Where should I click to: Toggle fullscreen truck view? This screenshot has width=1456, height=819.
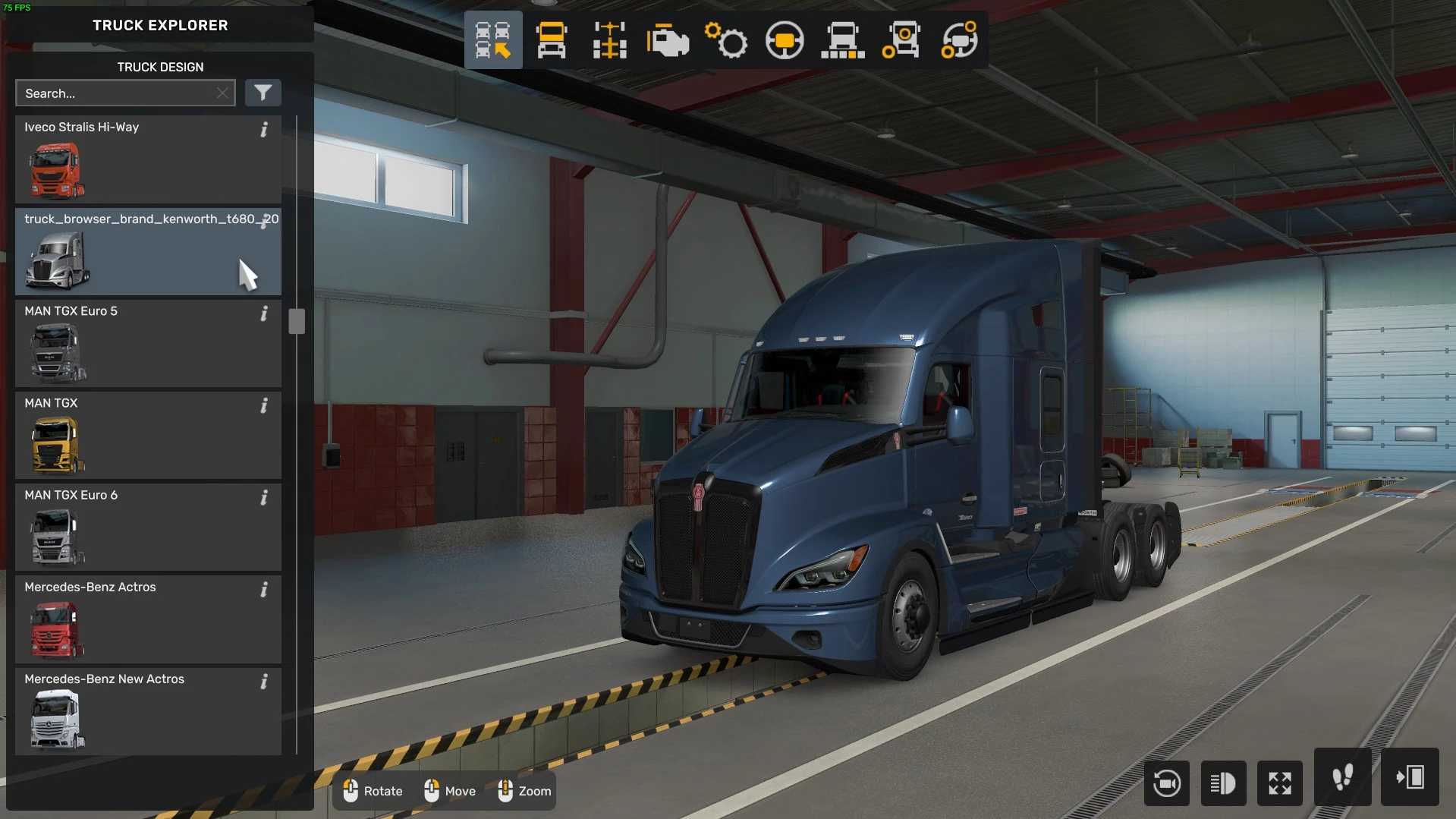pos(1280,783)
